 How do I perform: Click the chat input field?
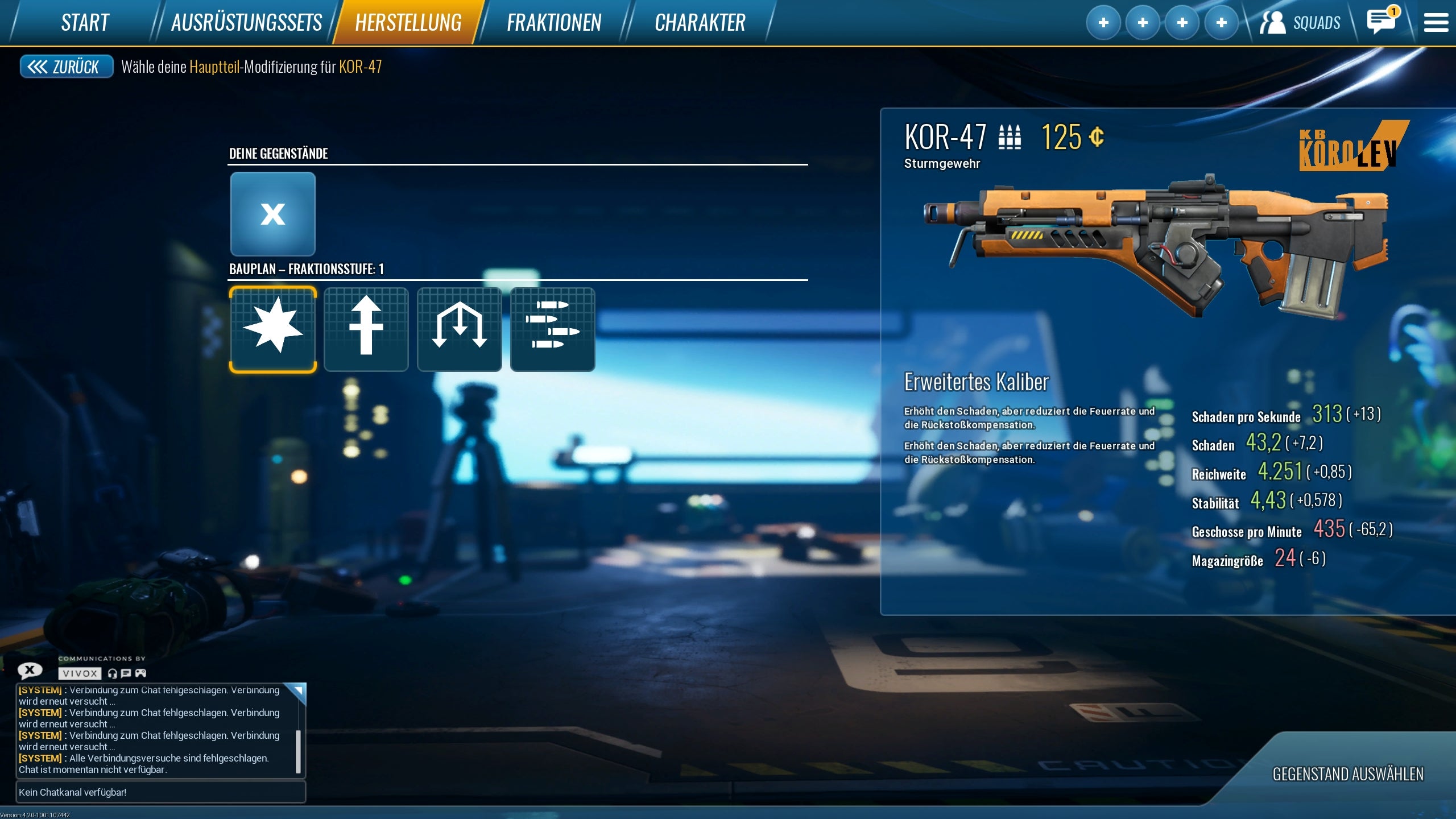tap(161, 792)
